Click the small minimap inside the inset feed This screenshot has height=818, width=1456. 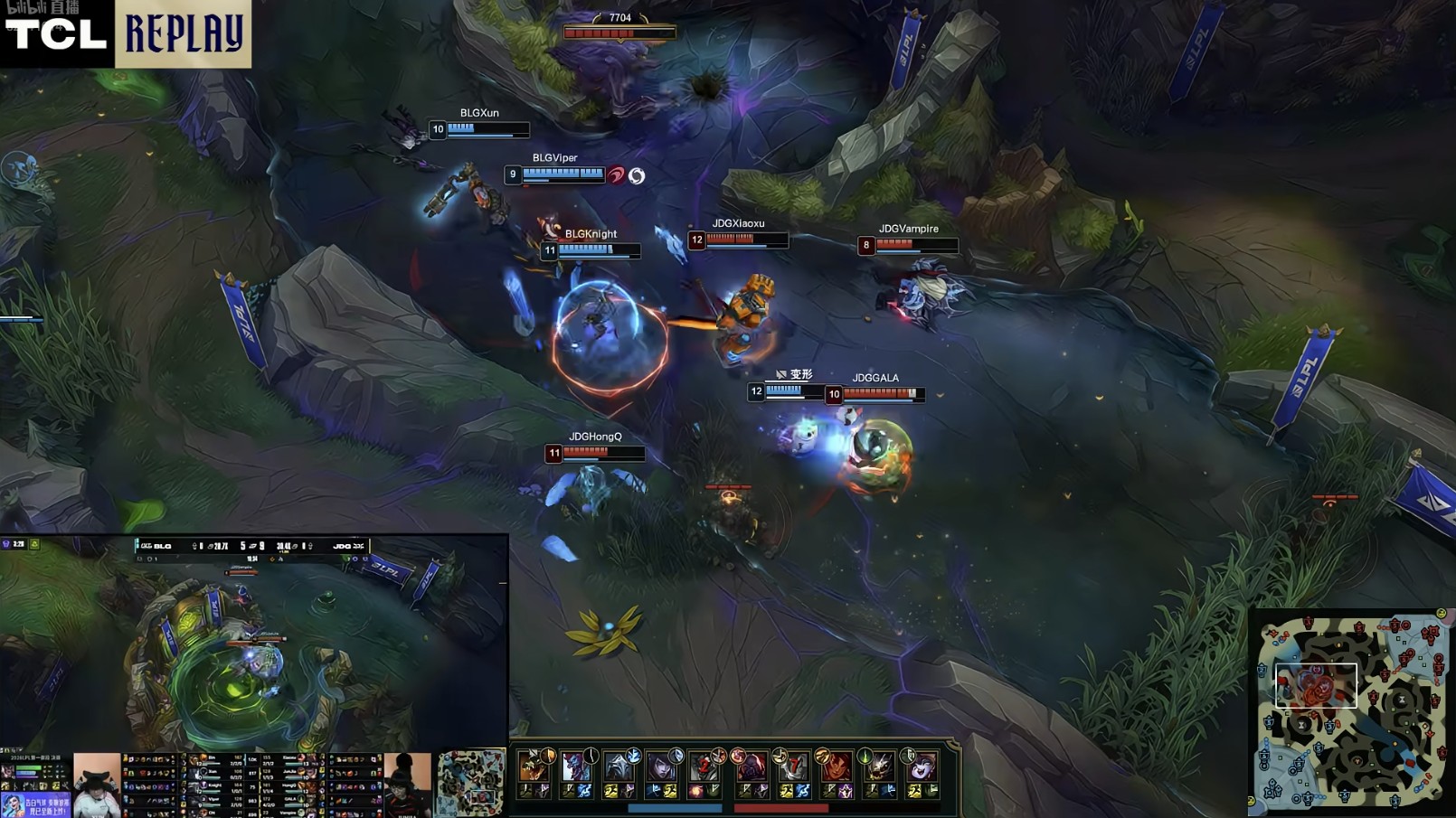click(x=471, y=783)
